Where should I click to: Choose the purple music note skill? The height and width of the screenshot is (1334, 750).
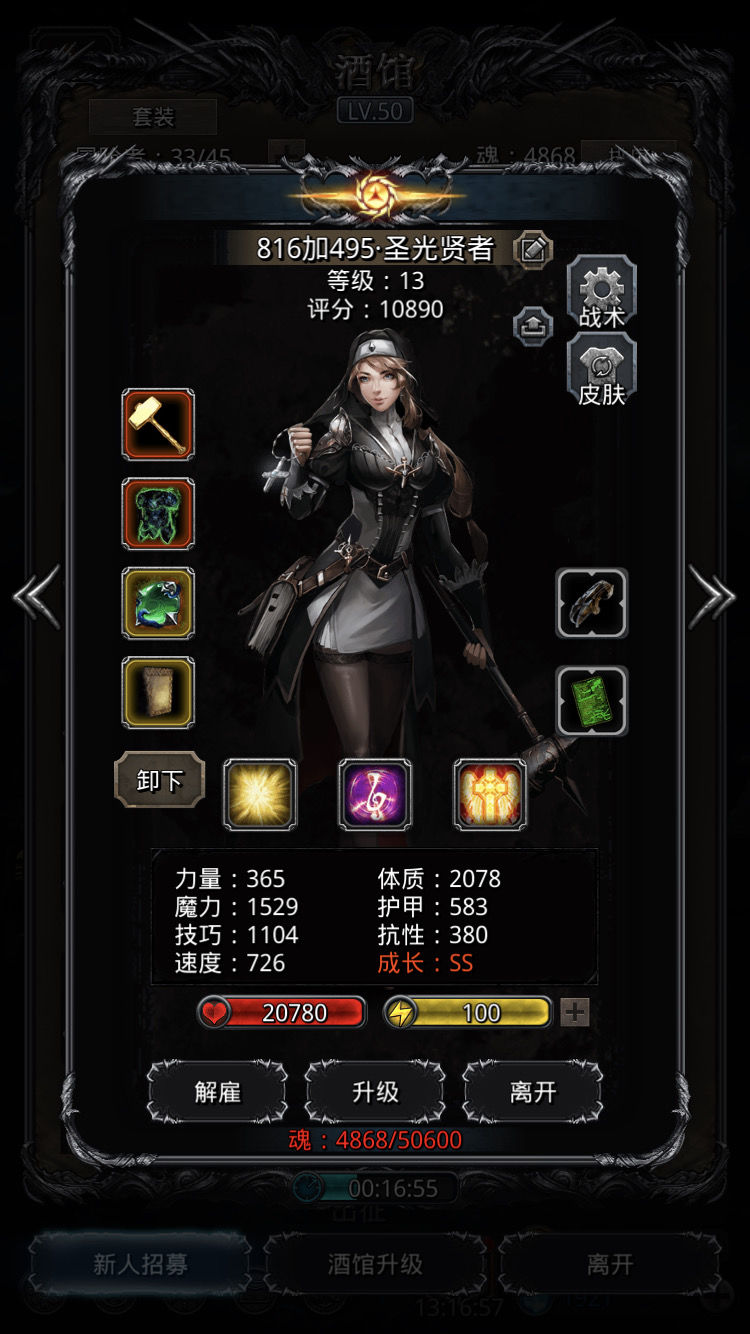375,795
